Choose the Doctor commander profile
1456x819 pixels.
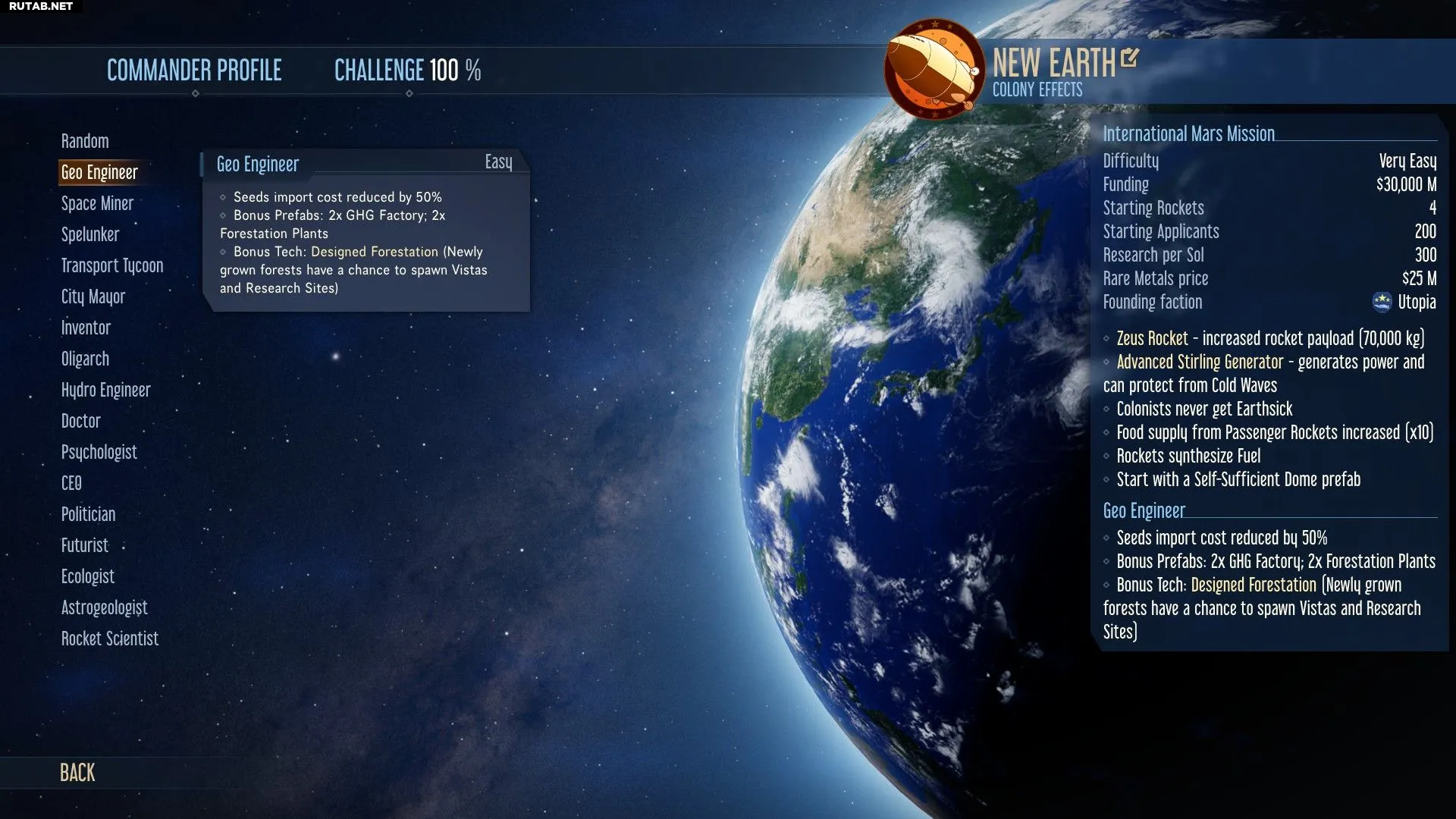coord(80,422)
